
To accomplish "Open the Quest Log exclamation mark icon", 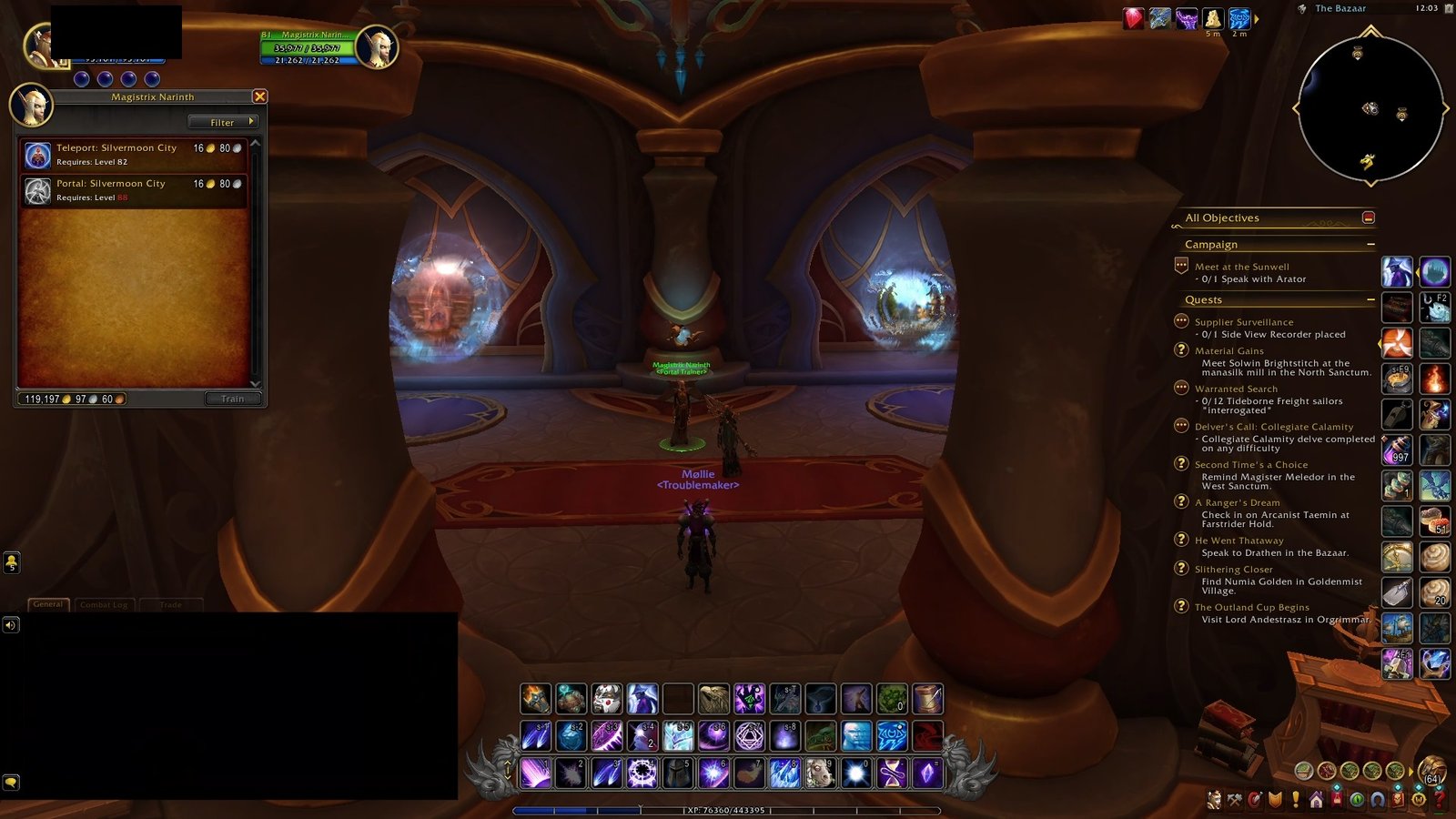I will 1296,801.
